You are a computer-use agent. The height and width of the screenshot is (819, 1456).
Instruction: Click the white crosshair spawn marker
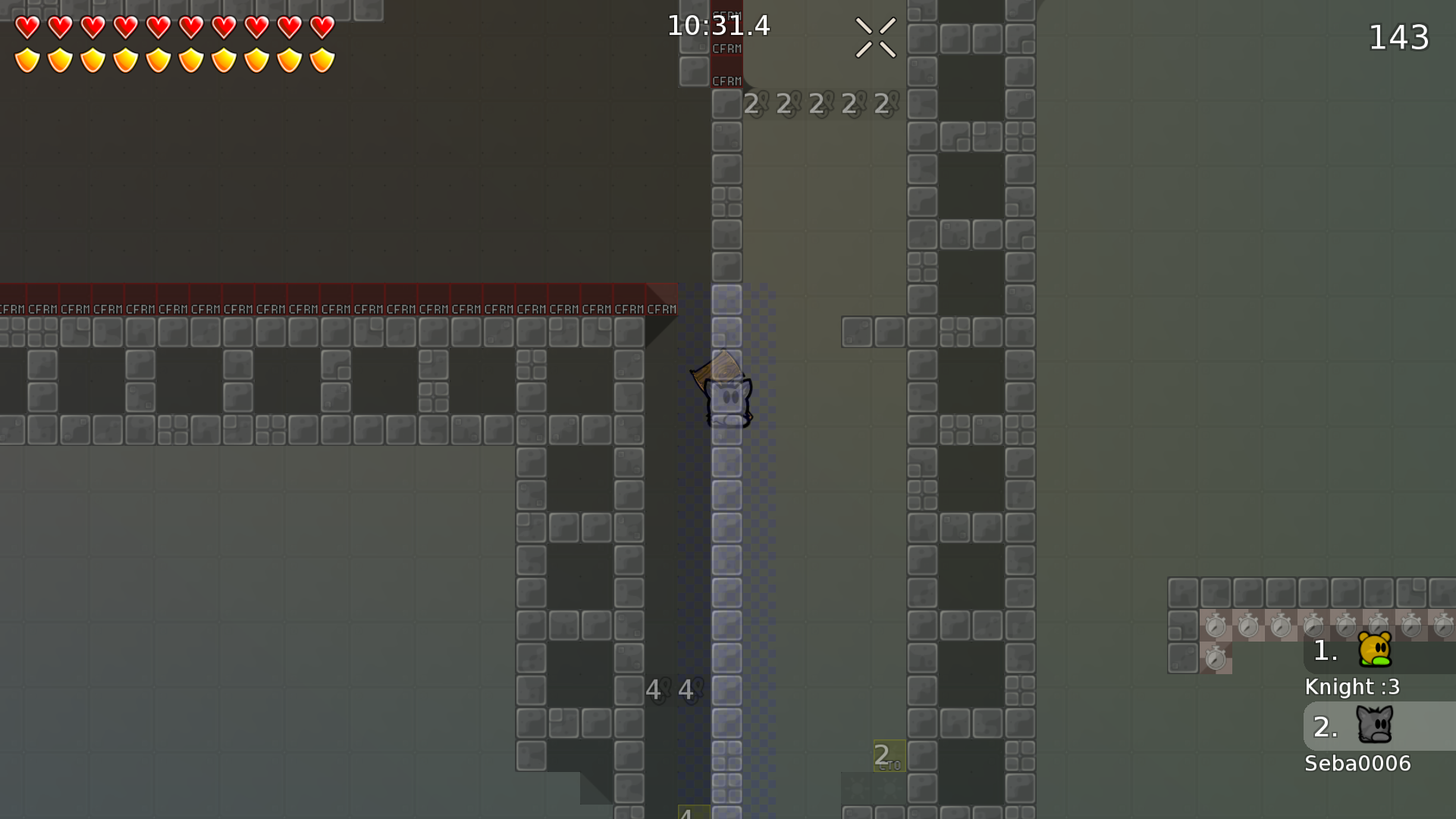(875, 38)
